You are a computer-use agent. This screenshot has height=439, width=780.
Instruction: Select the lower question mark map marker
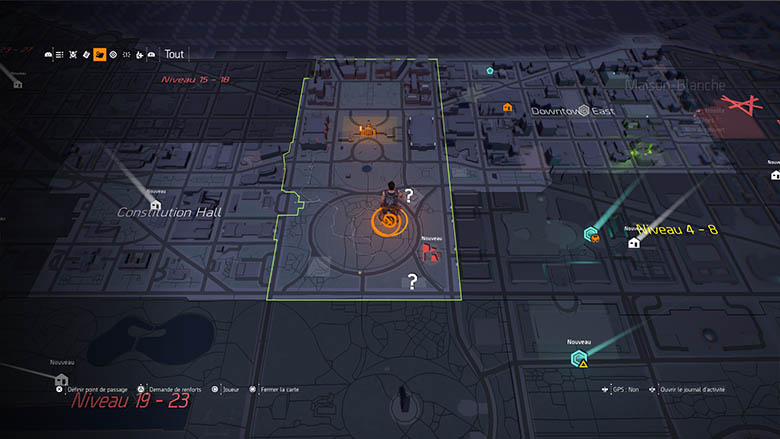click(x=412, y=282)
